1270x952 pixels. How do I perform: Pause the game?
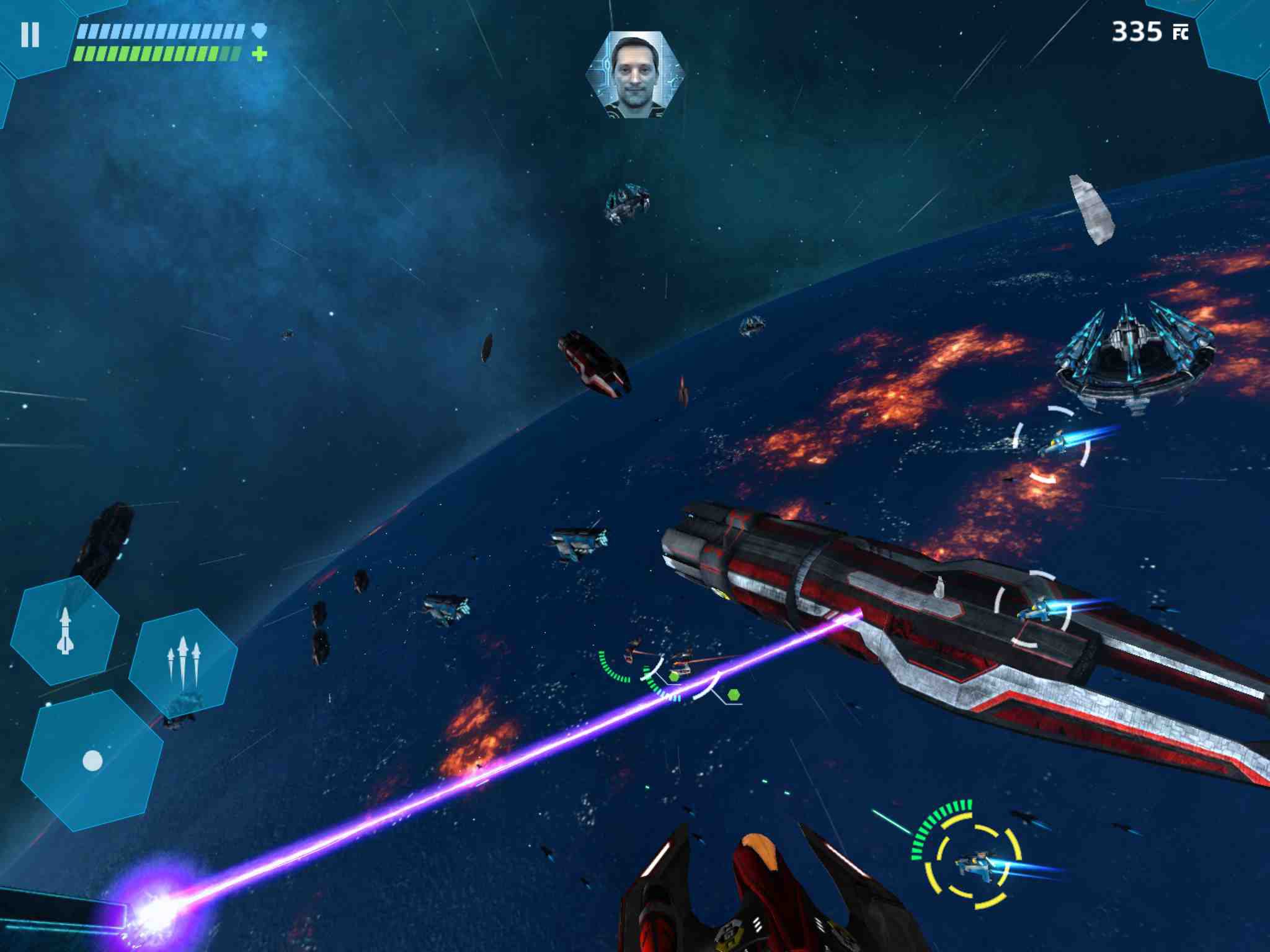(x=30, y=35)
